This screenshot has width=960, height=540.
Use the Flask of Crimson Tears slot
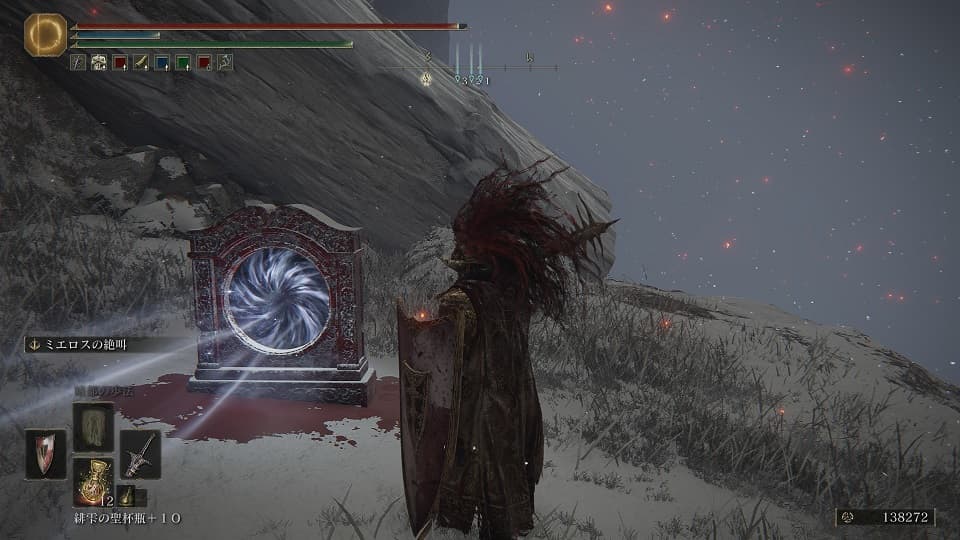[93, 482]
